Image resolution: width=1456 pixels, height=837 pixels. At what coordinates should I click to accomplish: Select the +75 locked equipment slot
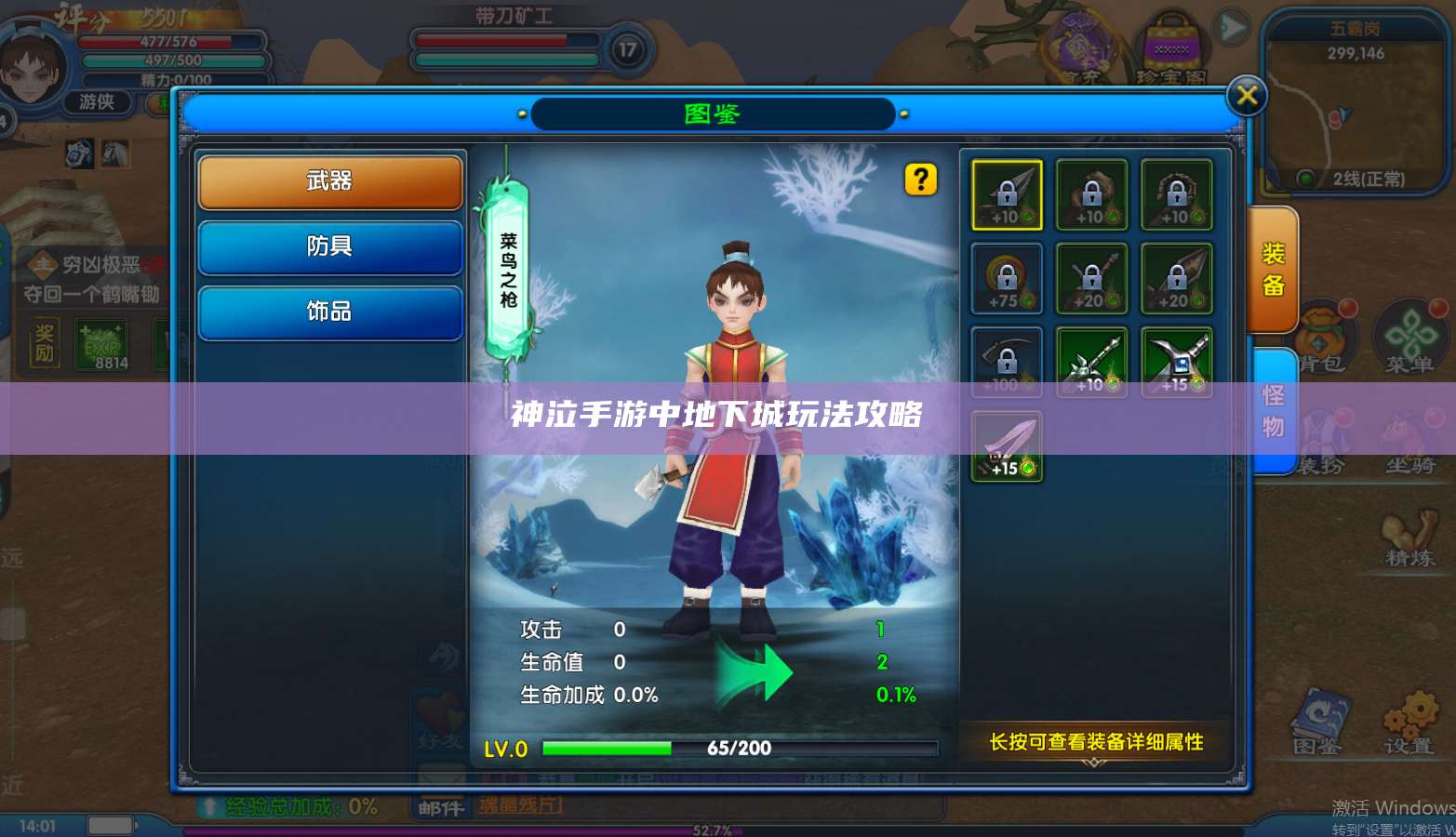click(1006, 278)
